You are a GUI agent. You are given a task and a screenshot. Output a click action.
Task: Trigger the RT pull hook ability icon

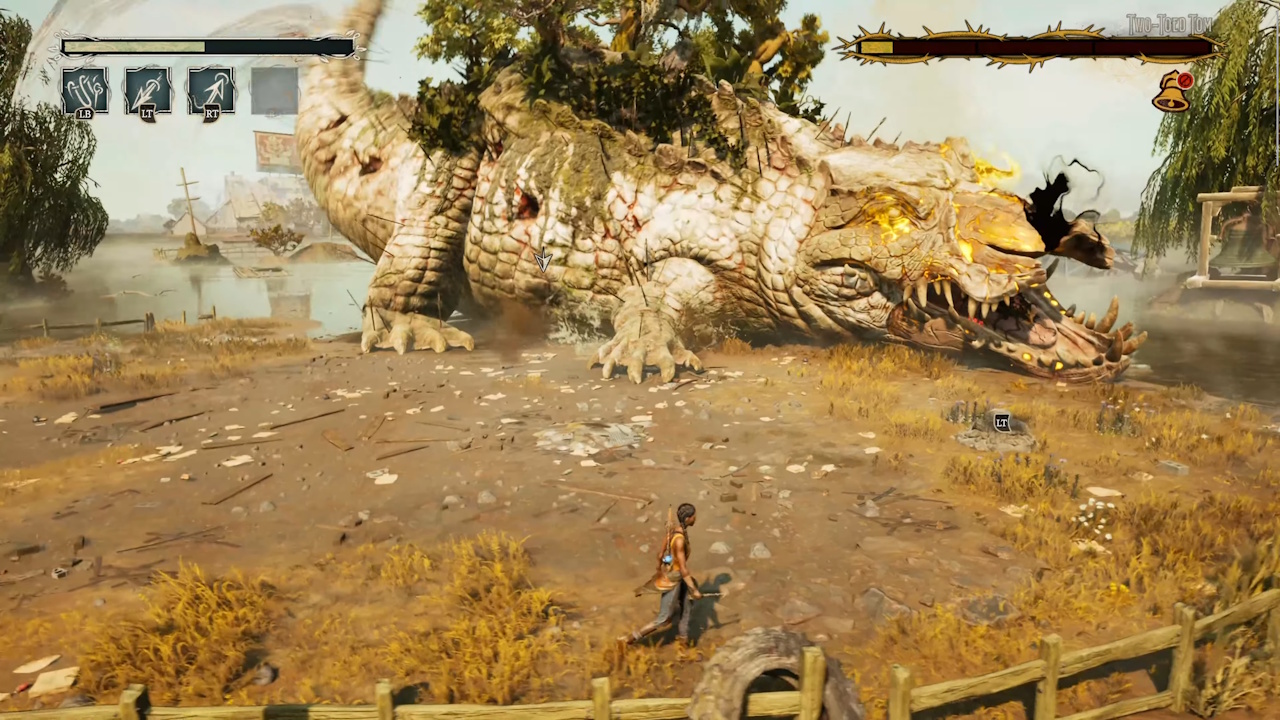[x=211, y=90]
